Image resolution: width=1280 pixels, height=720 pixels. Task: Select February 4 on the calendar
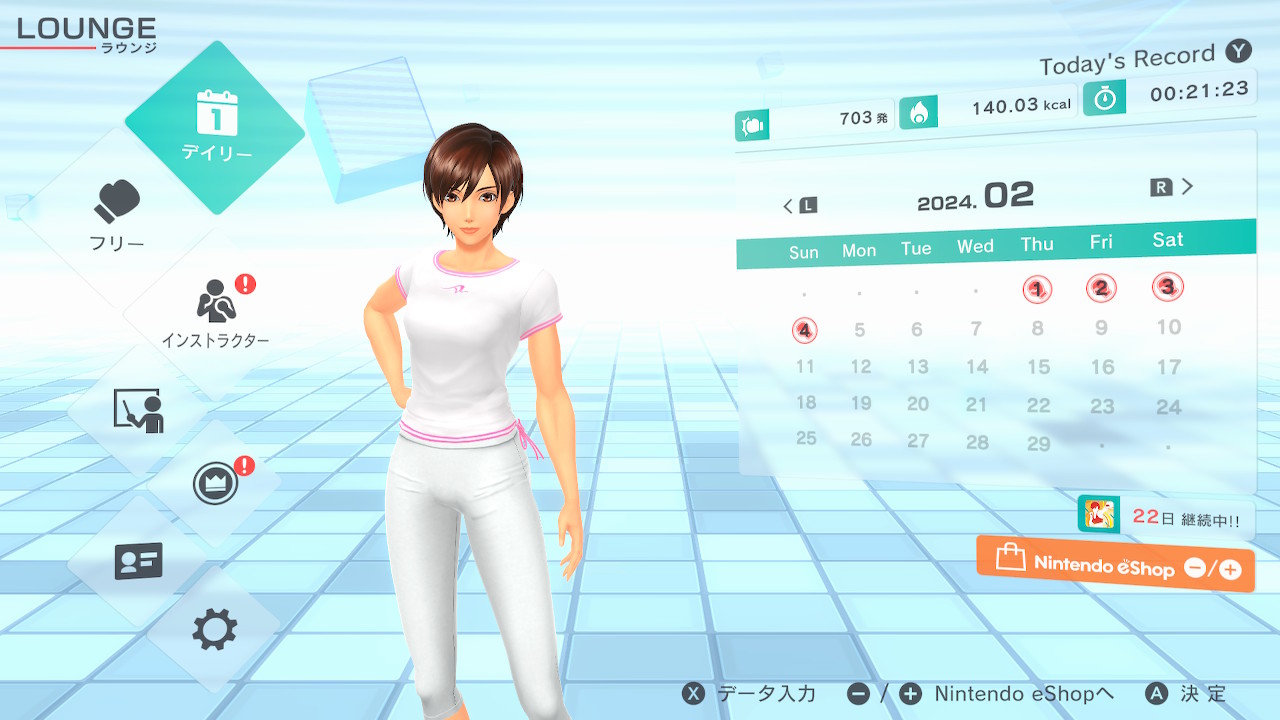(805, 330)
